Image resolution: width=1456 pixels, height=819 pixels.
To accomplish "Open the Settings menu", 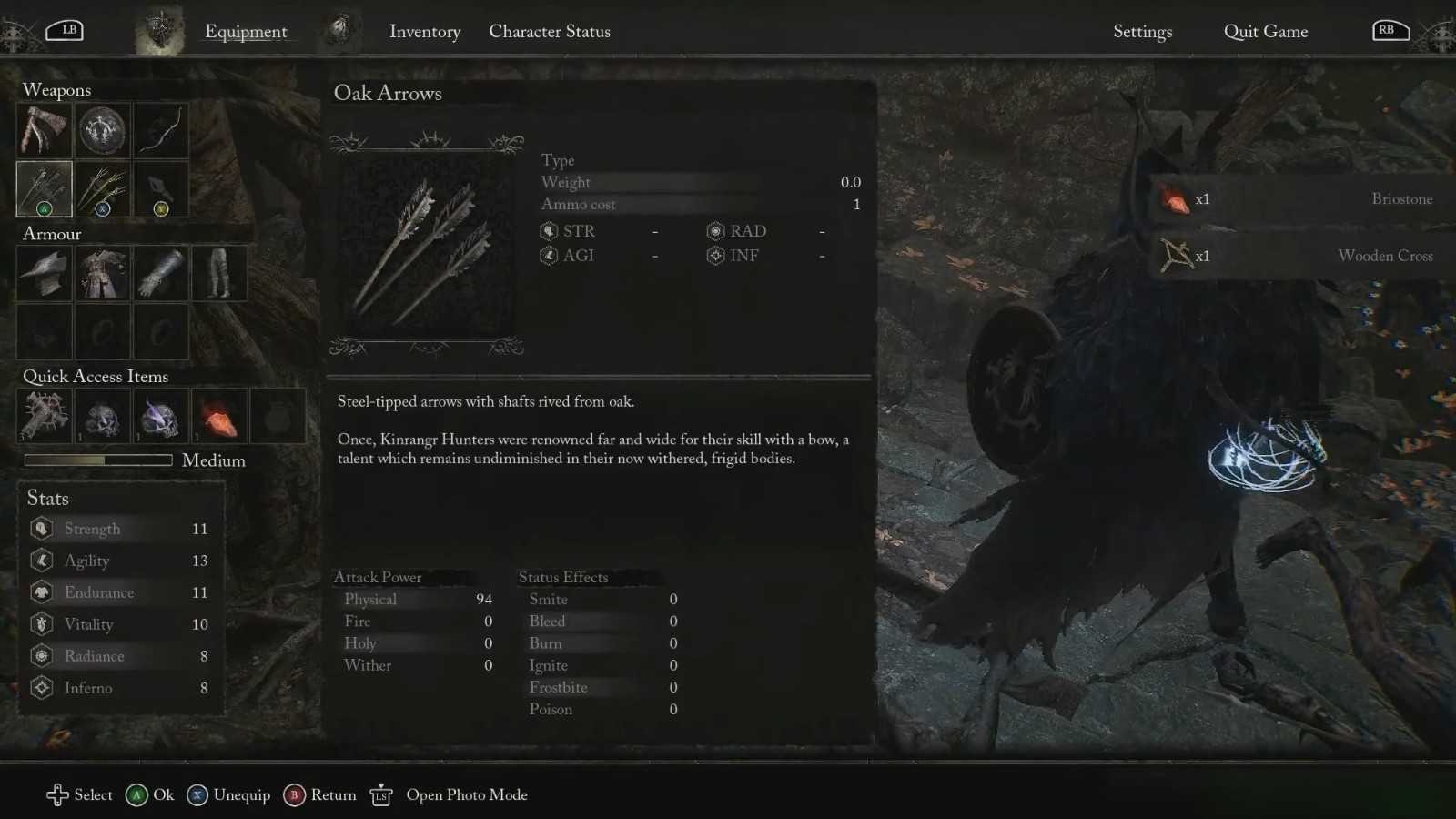I will point(1142,32).
